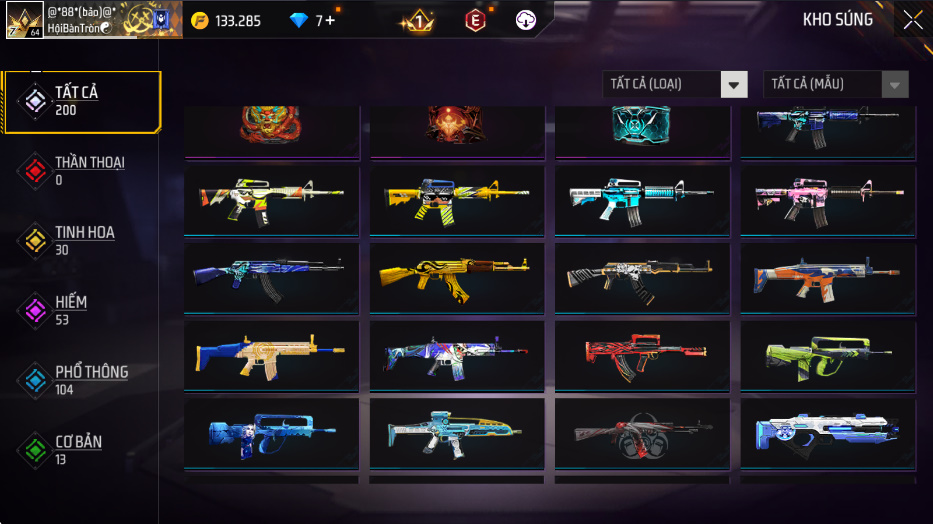
Task: Switch to the Phổ Thông tab
Action: [x=80, y=380]
